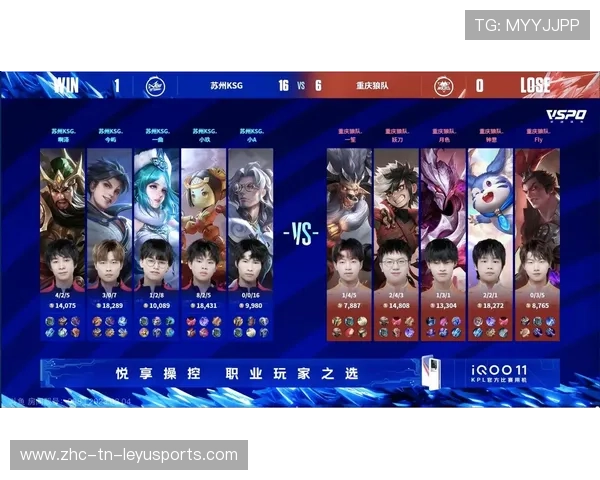Click the Chongqing Wolves team logo
The height and width of the screenshot is (480, 600).
coord(443,87)
